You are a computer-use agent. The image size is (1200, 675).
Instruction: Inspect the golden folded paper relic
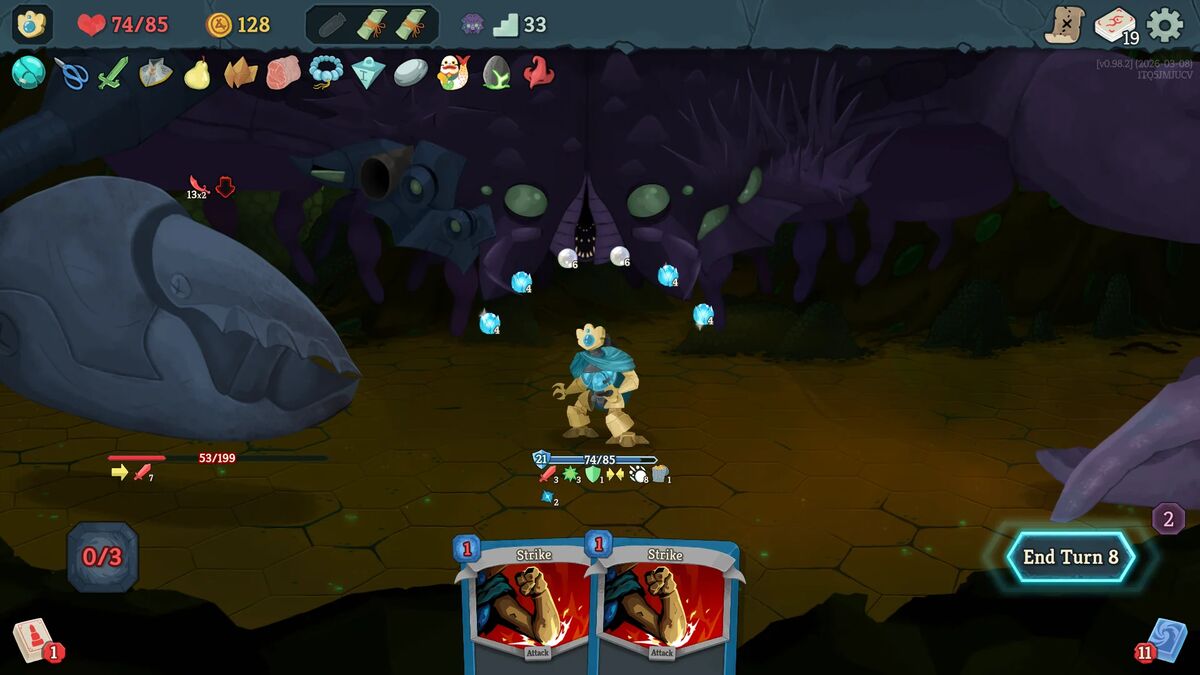240,73
